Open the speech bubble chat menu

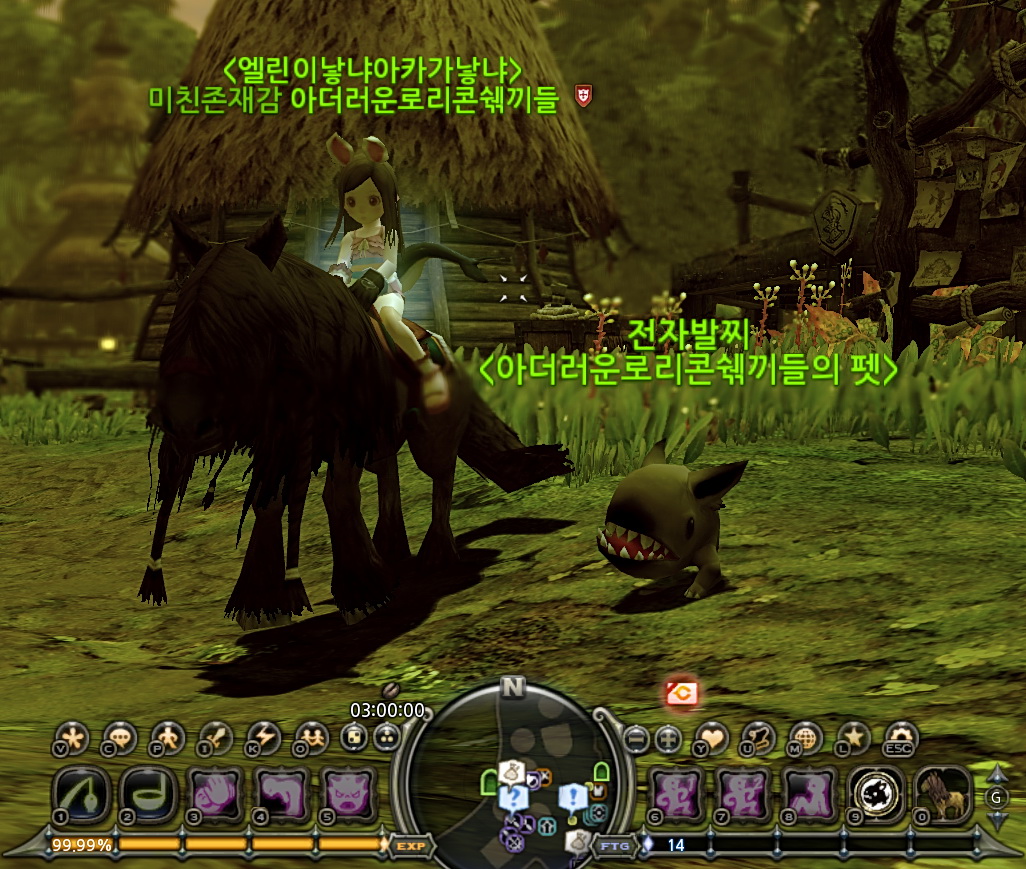coord(119,738)
